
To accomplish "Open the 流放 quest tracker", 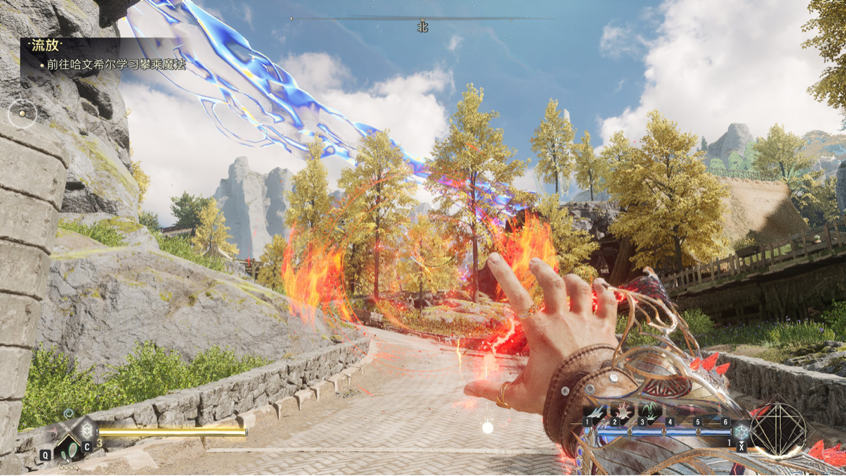I will tap(44, 45).
